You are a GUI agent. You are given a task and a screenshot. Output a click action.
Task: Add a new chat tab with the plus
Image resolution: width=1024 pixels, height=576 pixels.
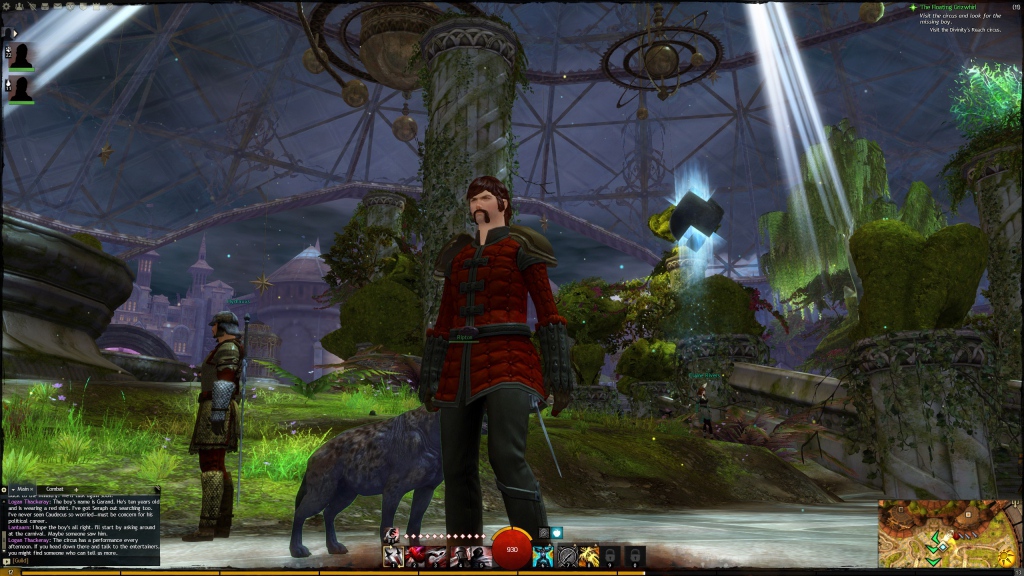76,489
